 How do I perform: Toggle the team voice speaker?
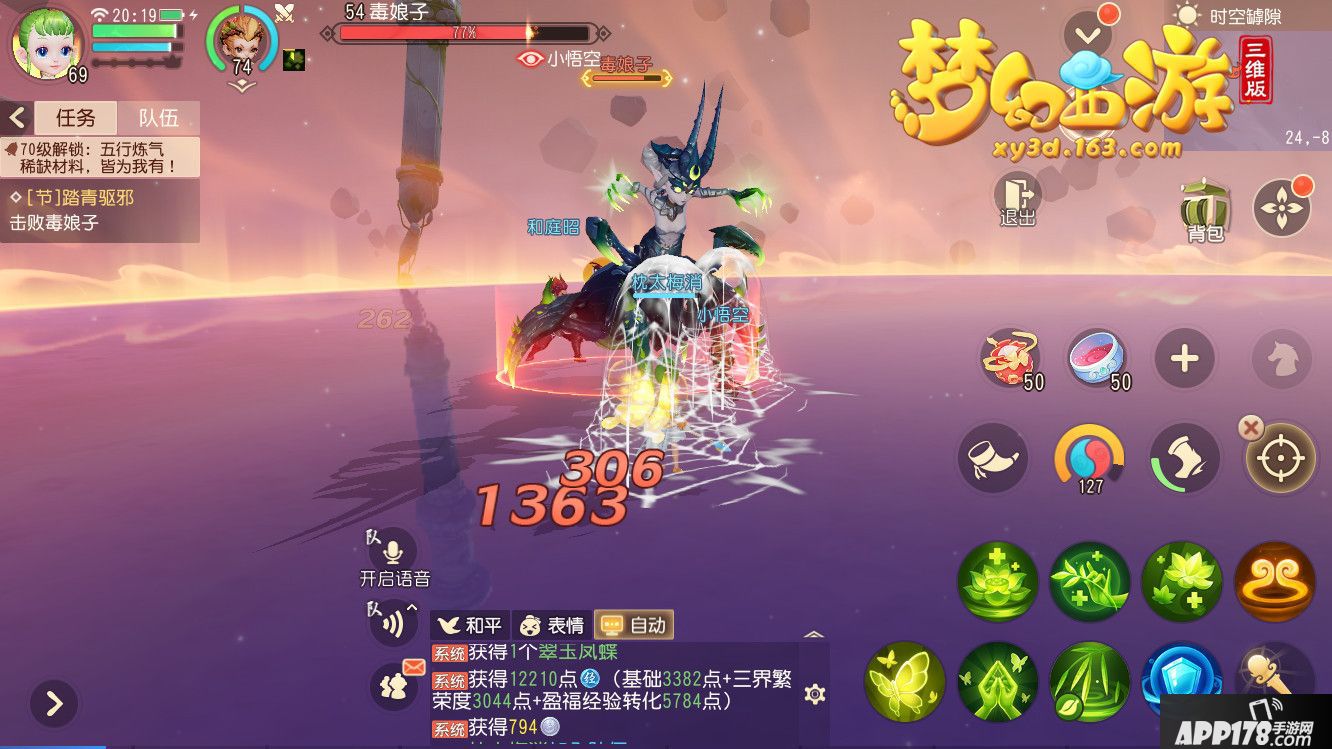[x=393, y=622]
